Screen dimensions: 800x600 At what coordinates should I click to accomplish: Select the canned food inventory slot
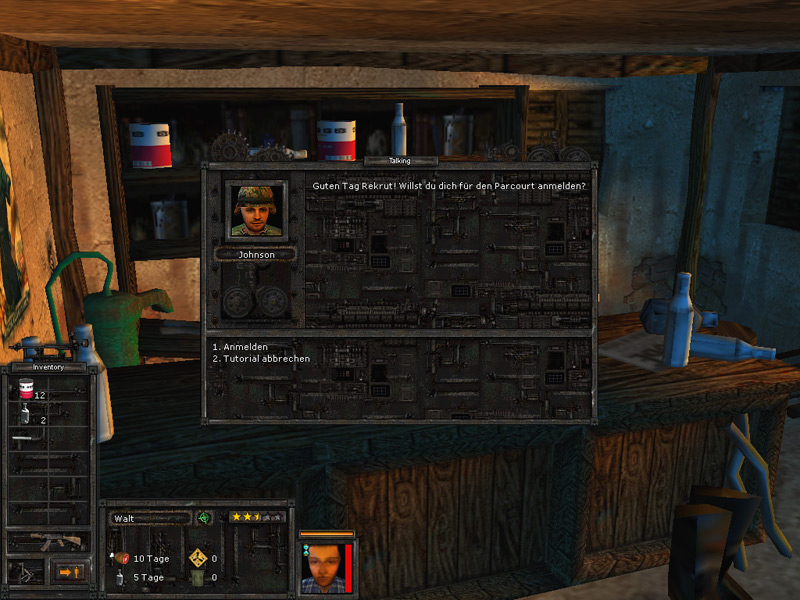click(25, 394)
